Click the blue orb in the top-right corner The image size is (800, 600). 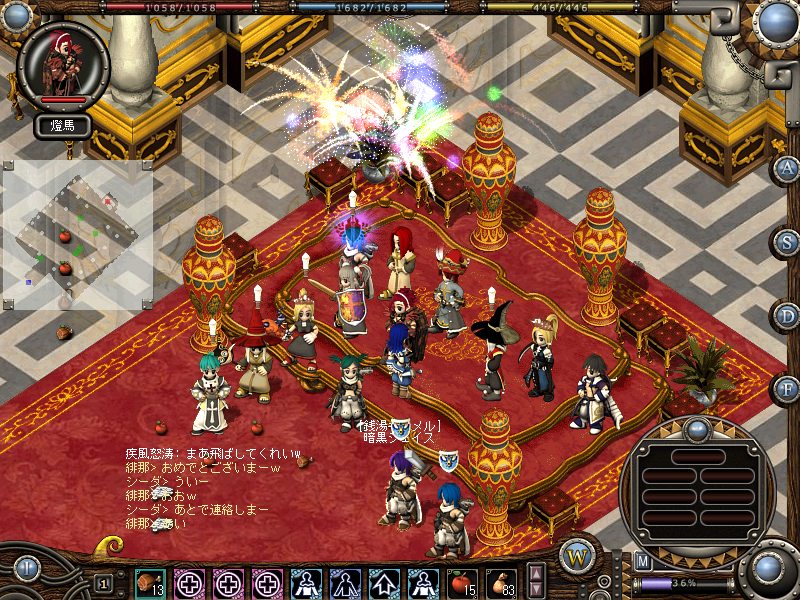(x=776, y=22)
